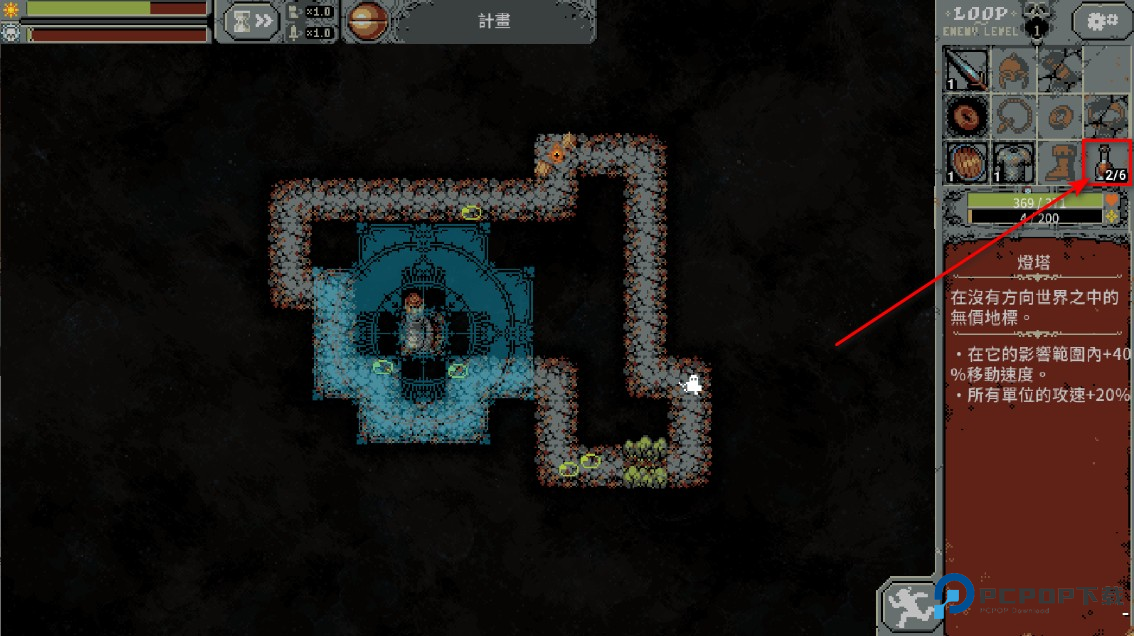Open the gear settings button

pos(1102,20)
